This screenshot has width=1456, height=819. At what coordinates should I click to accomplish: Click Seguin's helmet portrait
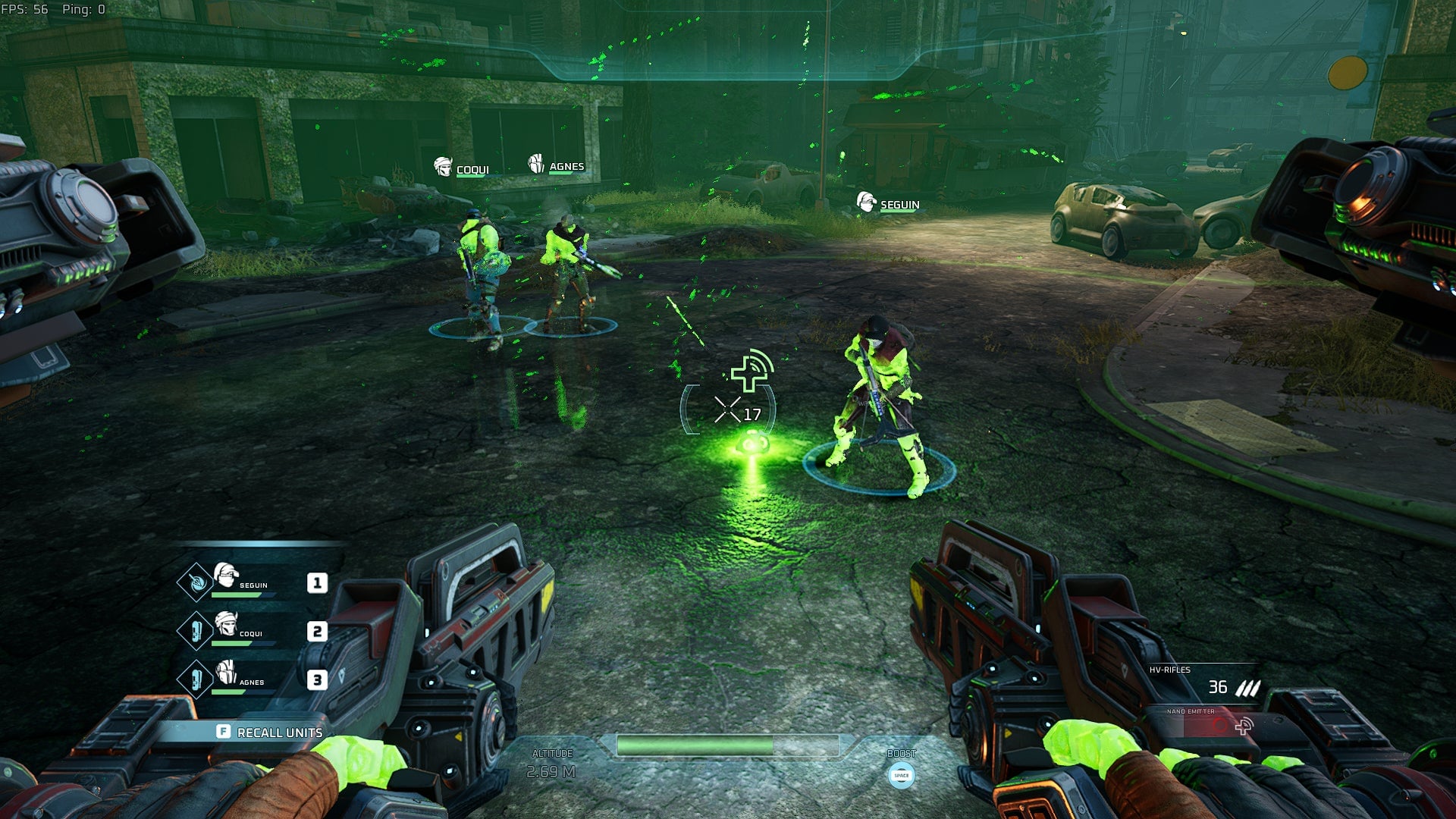pyautogui.click(x=225, y=574)
